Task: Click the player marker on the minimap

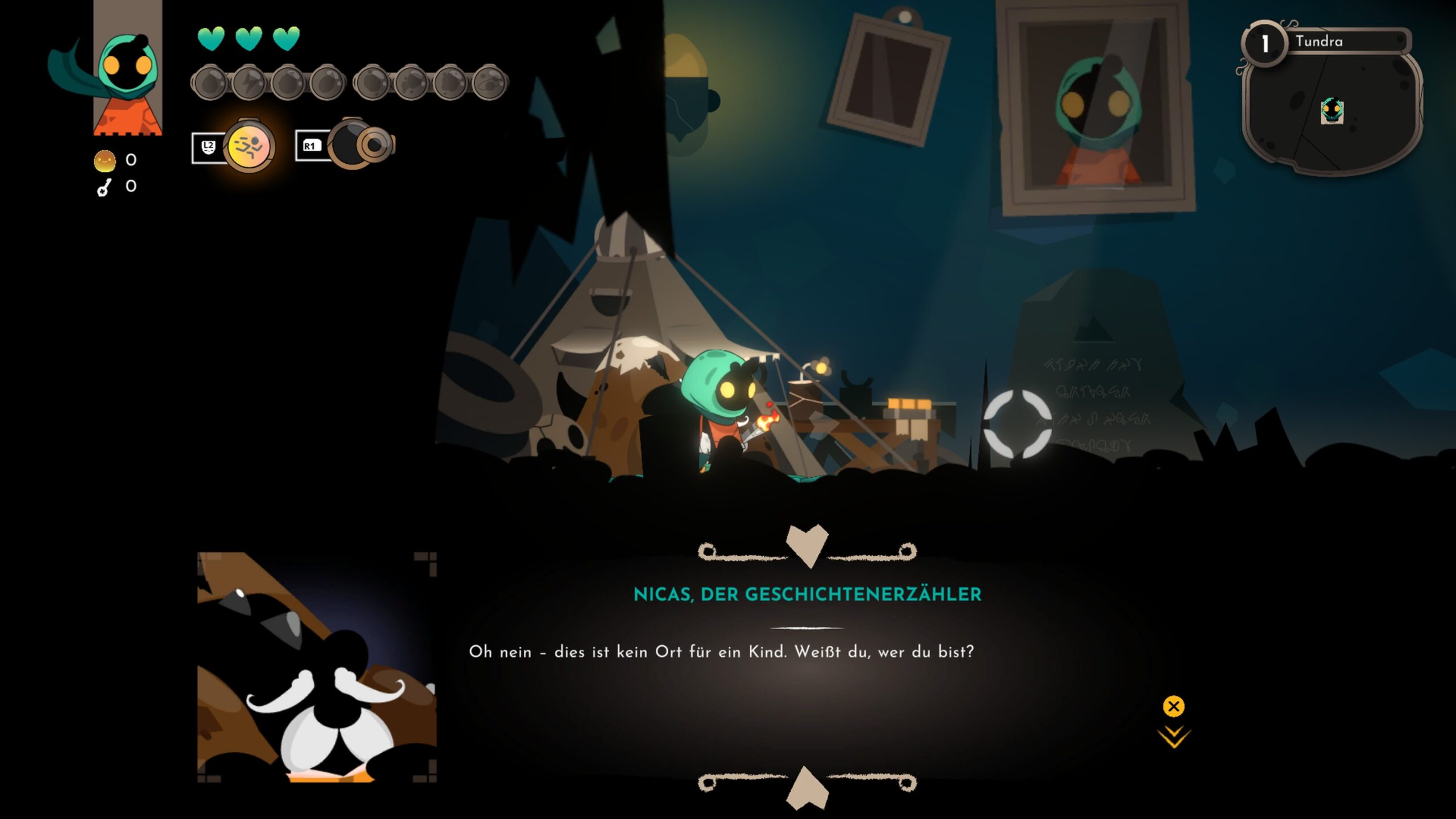Action: click(1331, 110)
